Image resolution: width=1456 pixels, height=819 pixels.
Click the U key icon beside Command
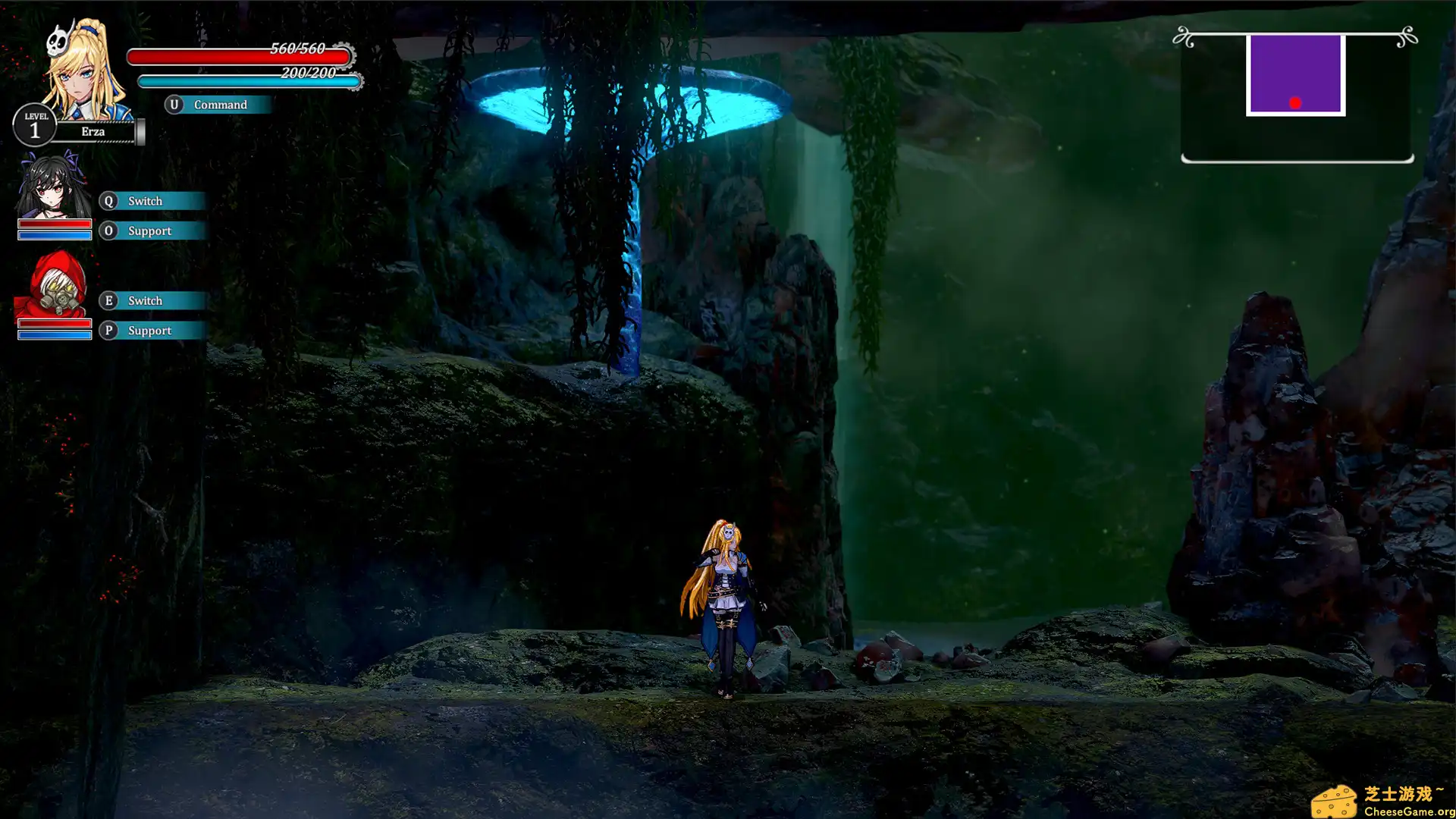click(175, 105)
